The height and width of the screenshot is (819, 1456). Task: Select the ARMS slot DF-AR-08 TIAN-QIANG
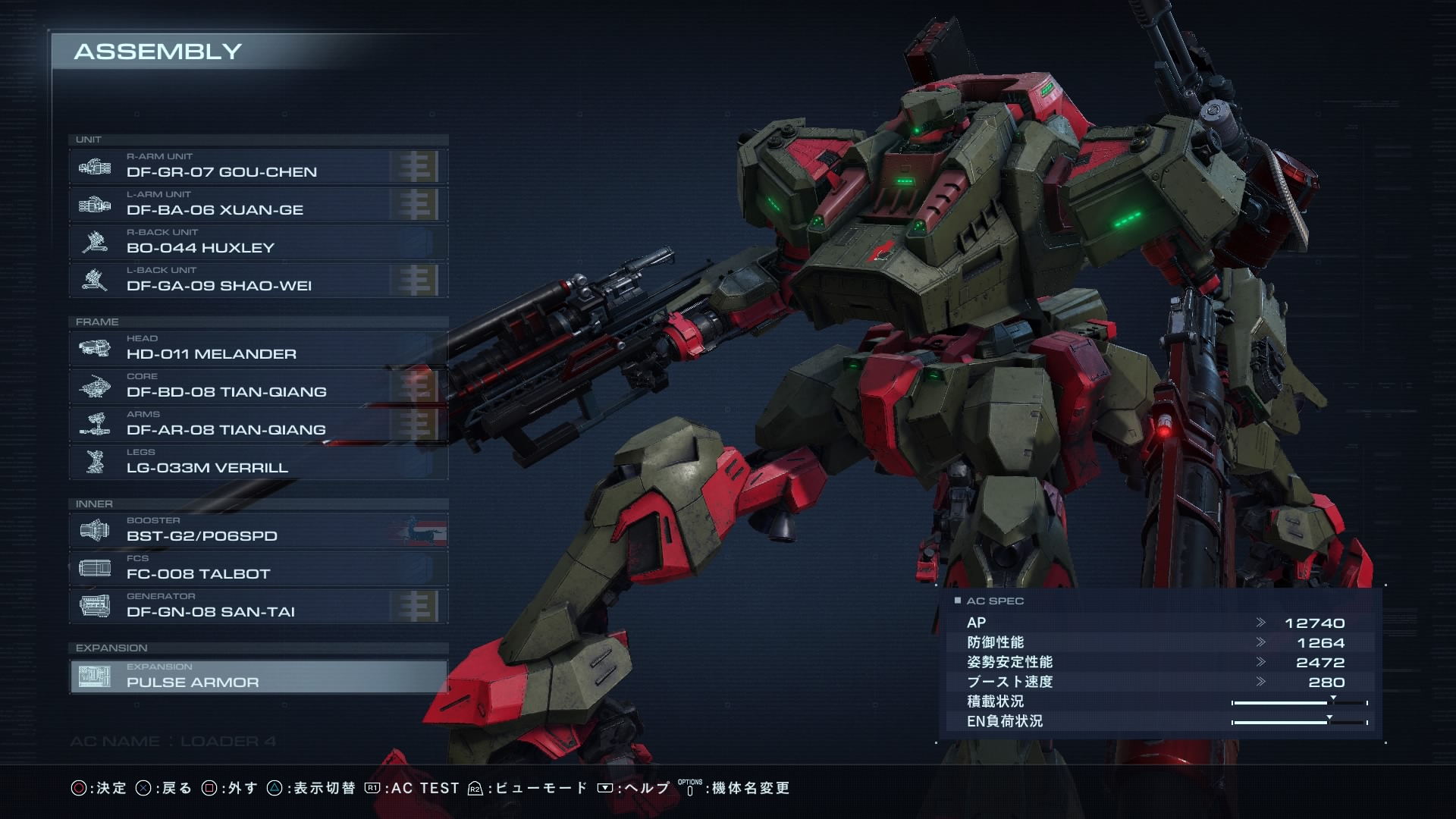point(258,424)
